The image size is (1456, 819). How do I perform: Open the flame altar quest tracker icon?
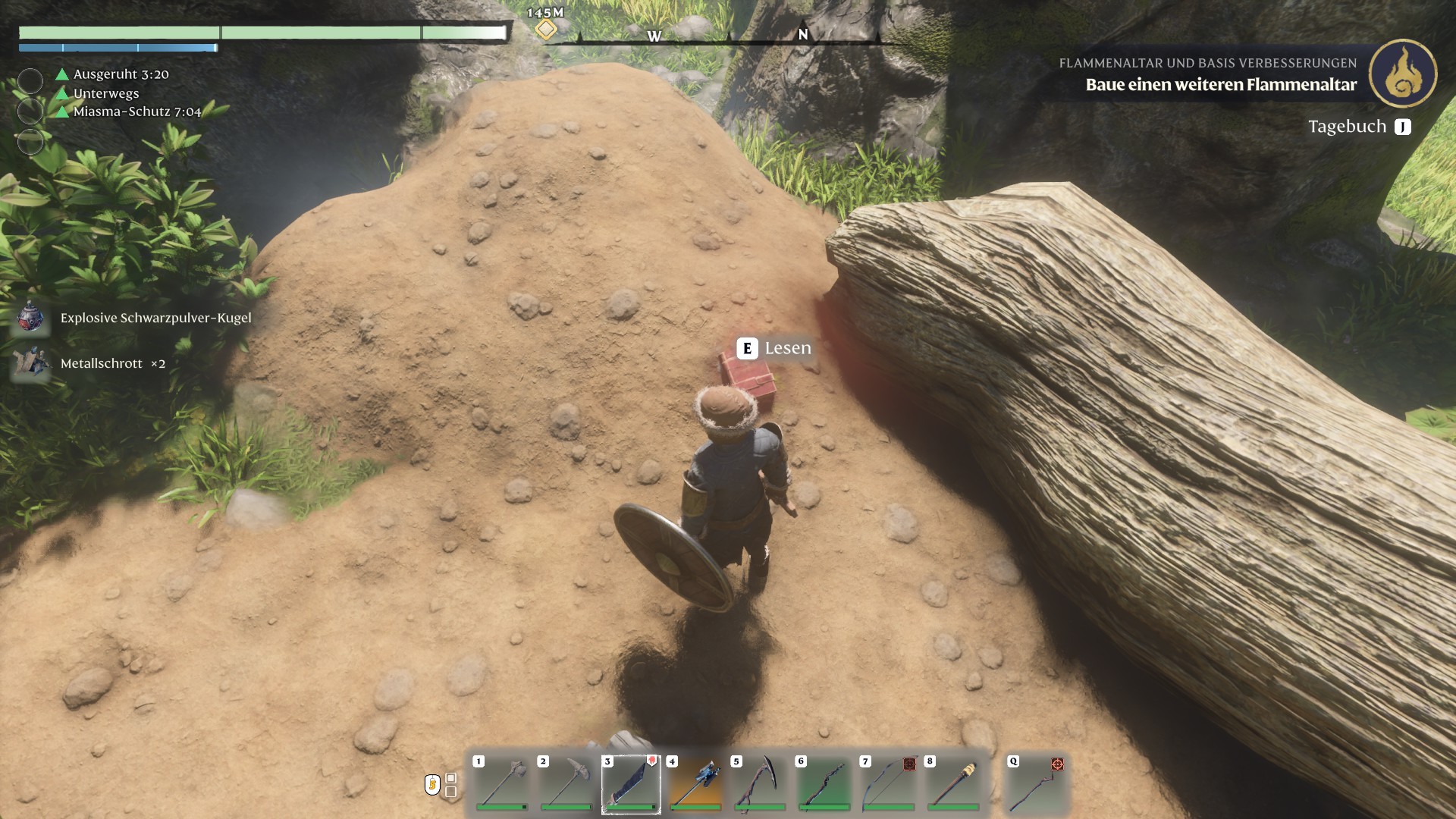[x=1403, y=74]
